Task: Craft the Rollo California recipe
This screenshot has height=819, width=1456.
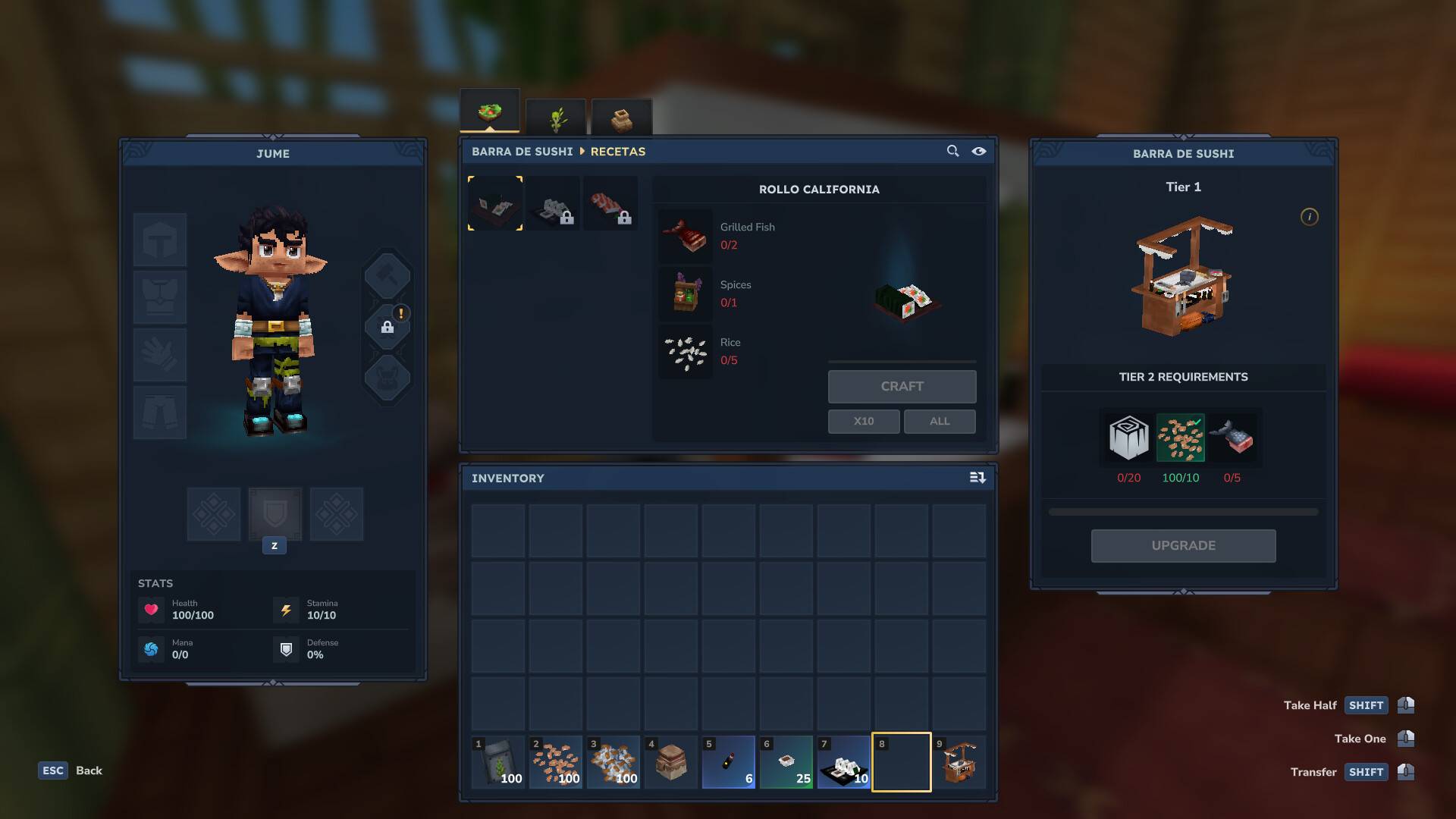Action: pos(902,387)
